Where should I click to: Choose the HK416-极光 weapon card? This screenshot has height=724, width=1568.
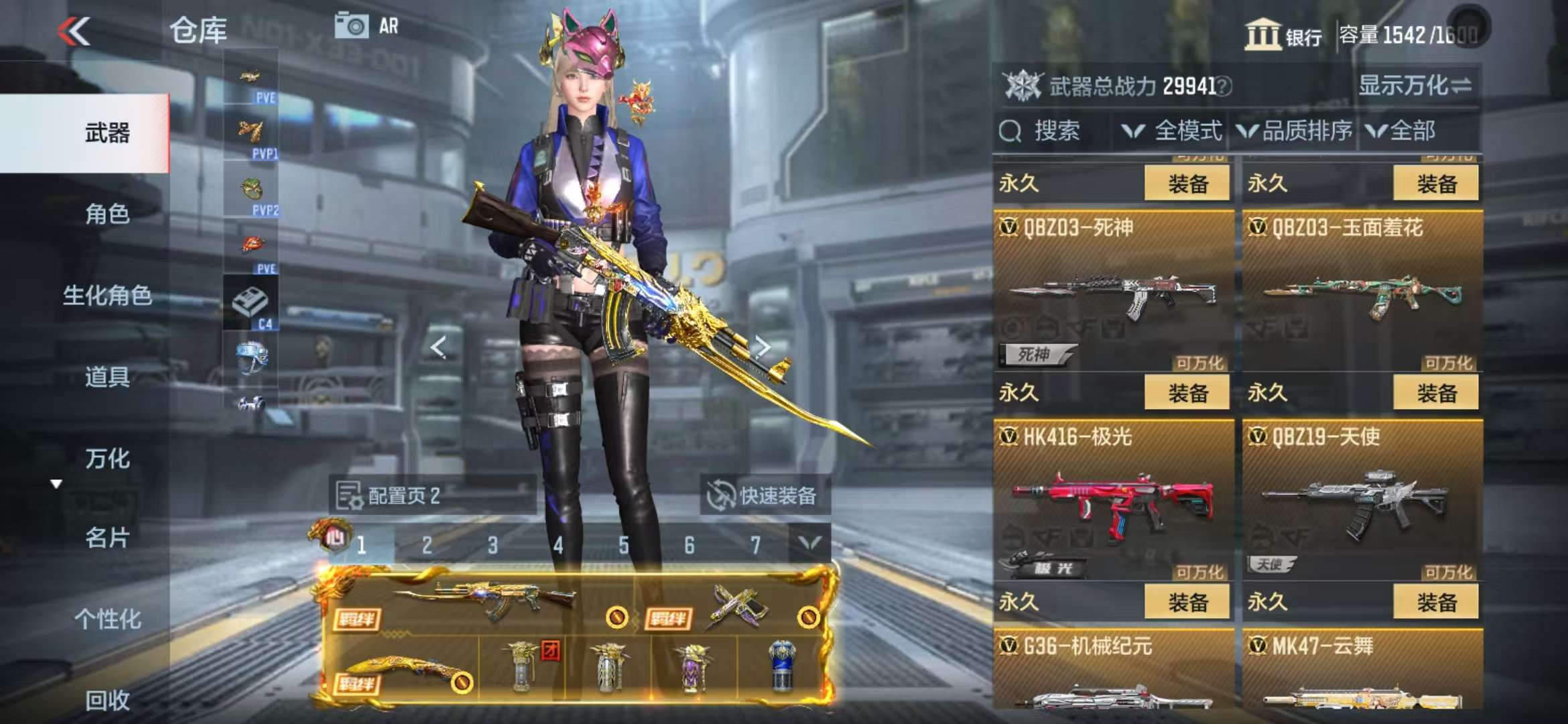coord(1112,501)
